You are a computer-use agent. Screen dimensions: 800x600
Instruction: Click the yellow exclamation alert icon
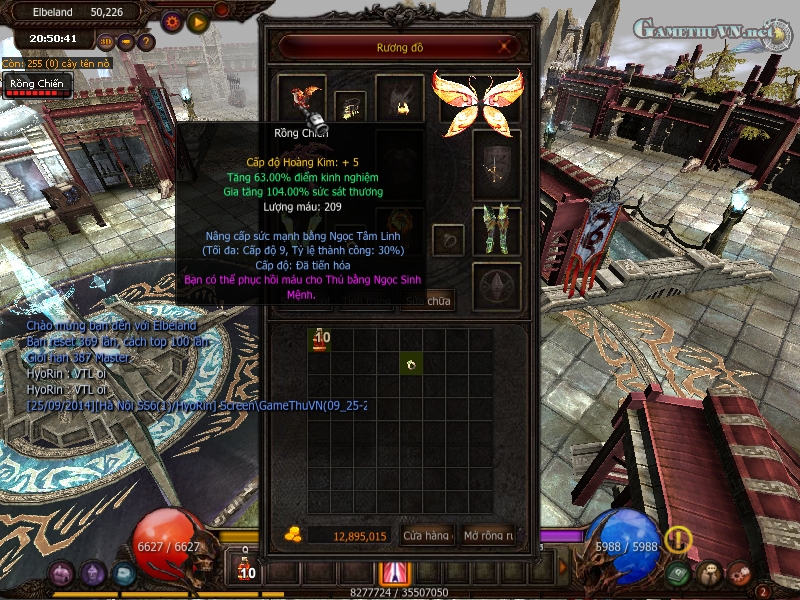[679, 540]
